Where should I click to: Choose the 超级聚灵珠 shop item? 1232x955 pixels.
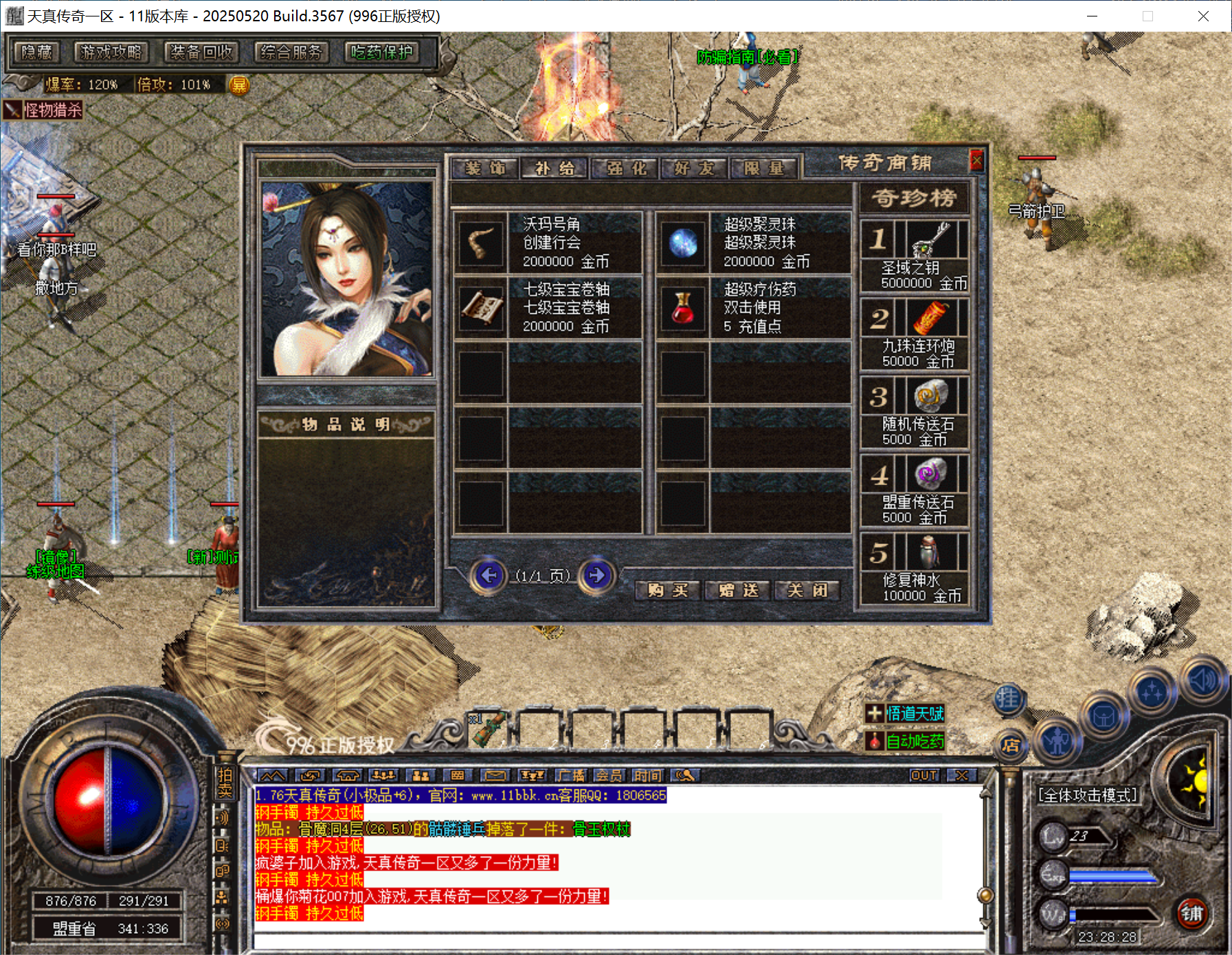pos(682,243)
